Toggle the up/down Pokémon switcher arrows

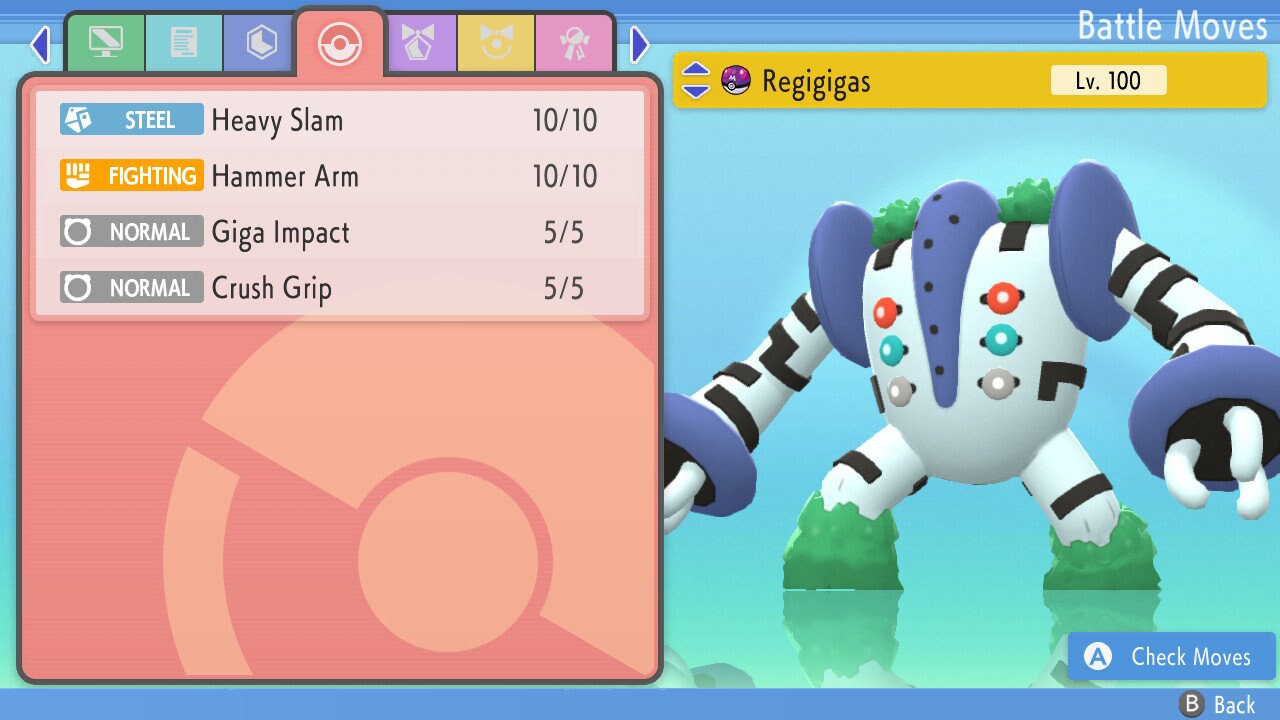click(x=696, y=81)
